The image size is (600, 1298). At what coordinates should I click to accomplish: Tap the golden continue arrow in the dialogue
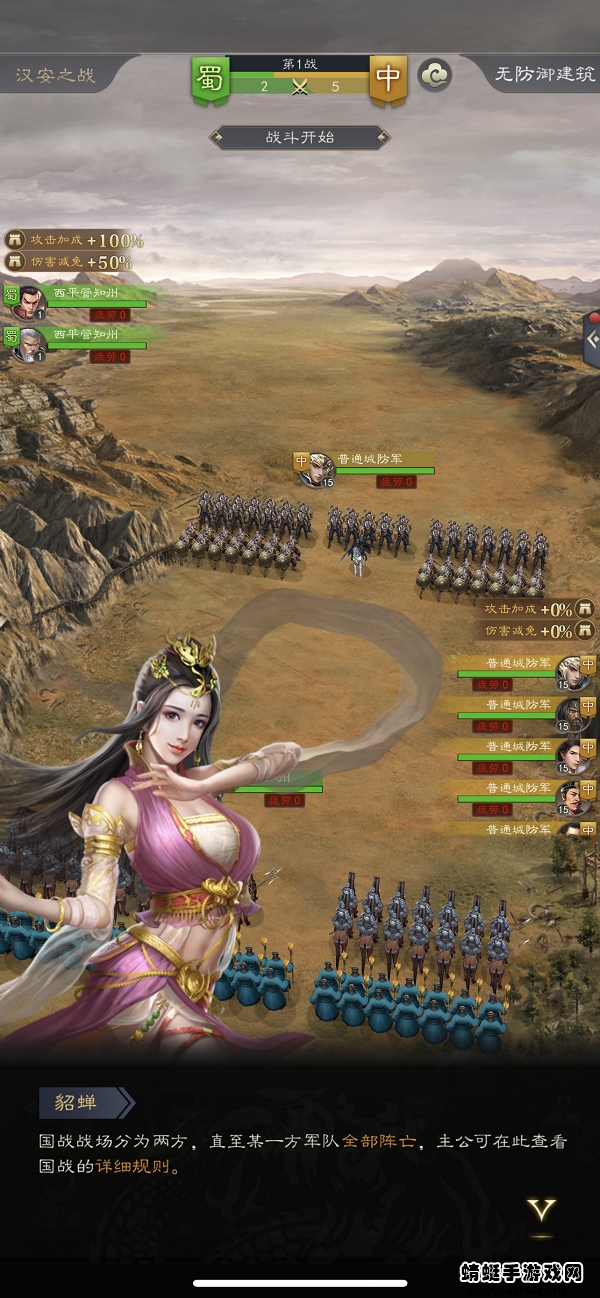pos(542,1211)
